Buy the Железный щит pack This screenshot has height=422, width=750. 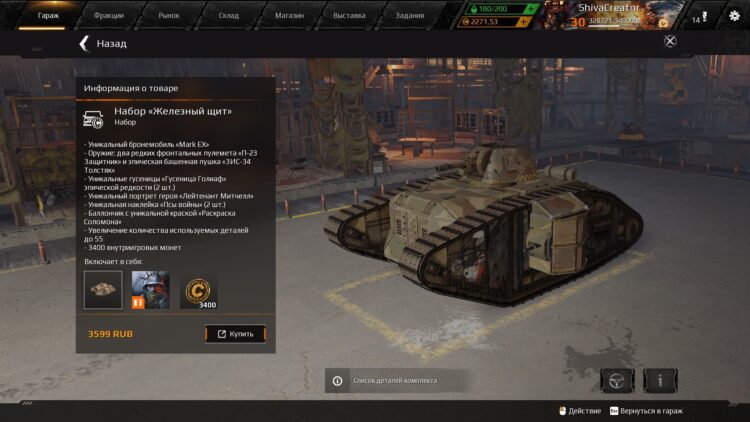(235, 333)
